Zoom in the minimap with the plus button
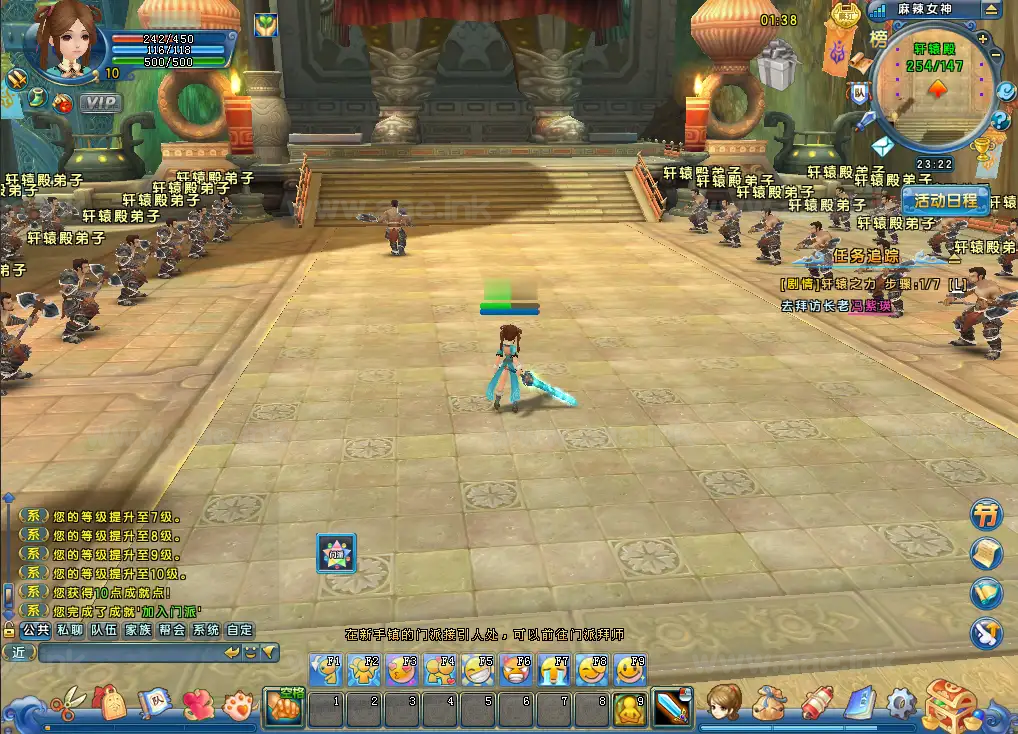This screenshot has width=1018, height=734. [x=983, y=39]
